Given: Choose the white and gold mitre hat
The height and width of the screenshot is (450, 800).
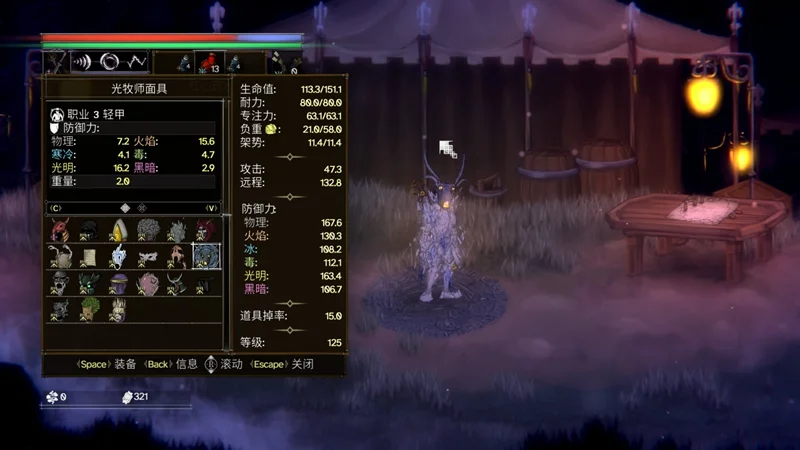Looking at the screenshot, I should pos(119,231).
